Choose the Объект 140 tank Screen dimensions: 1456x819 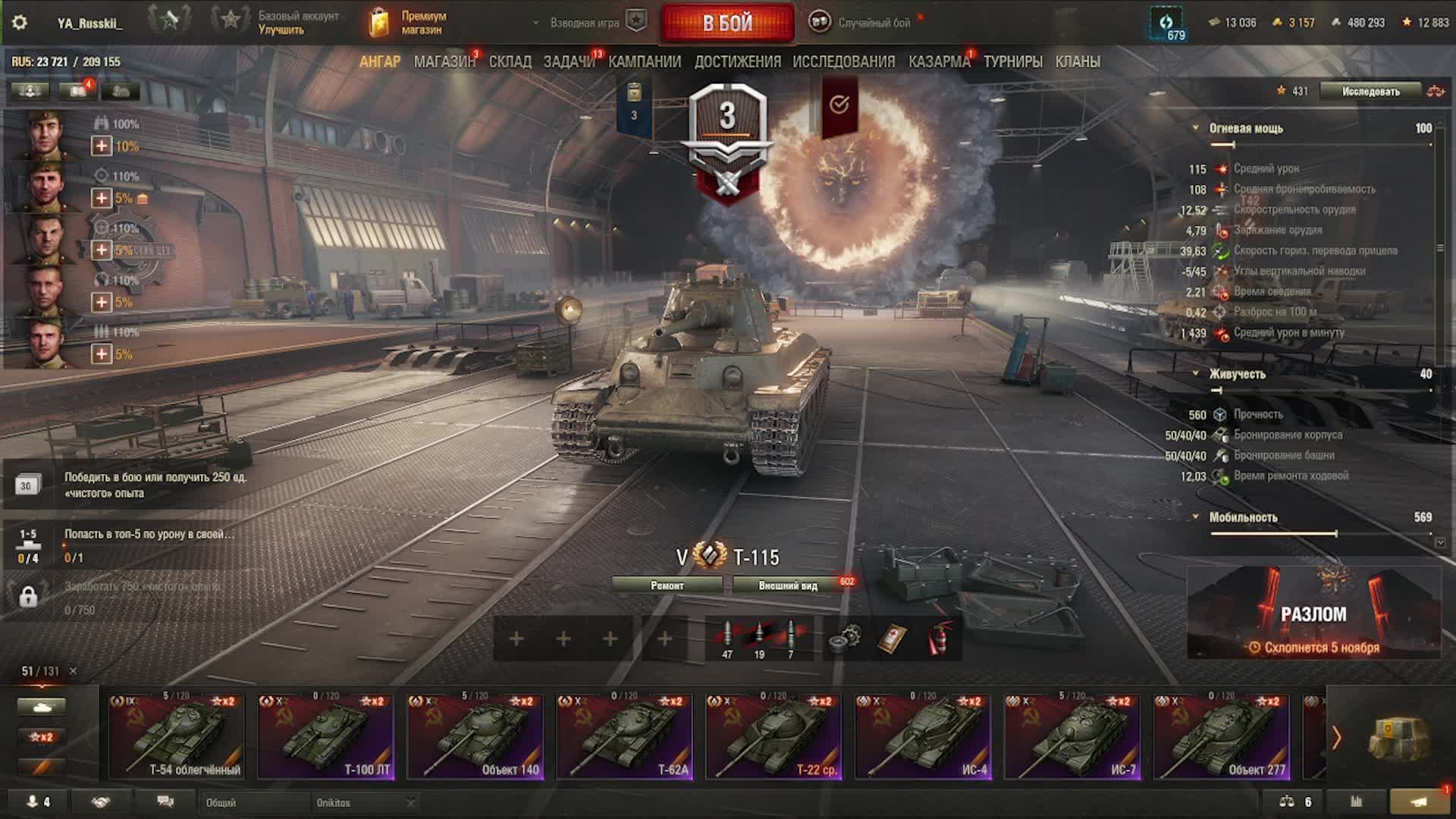coord(475,736)
